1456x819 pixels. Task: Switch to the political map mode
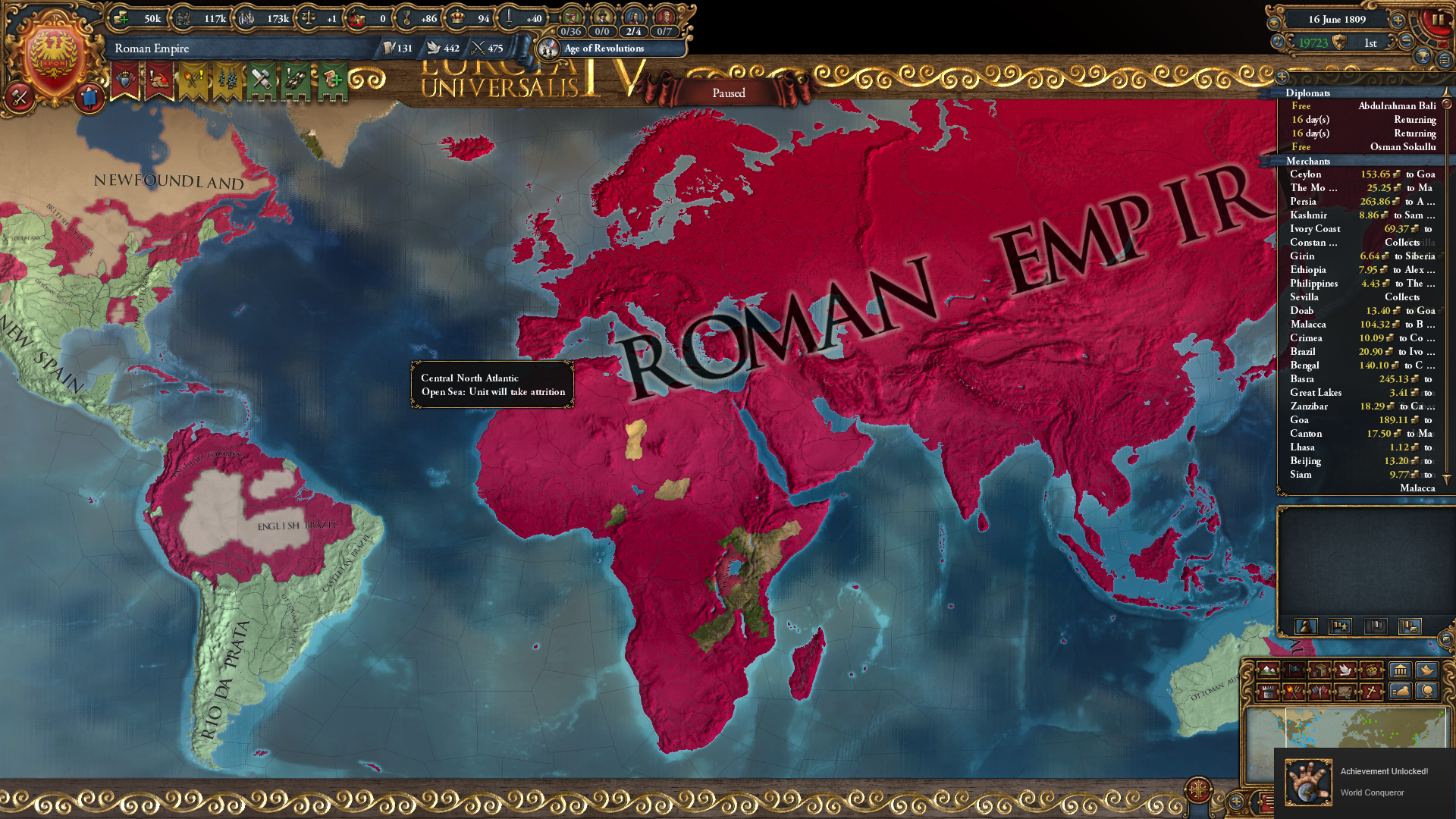click(1292, 671)
